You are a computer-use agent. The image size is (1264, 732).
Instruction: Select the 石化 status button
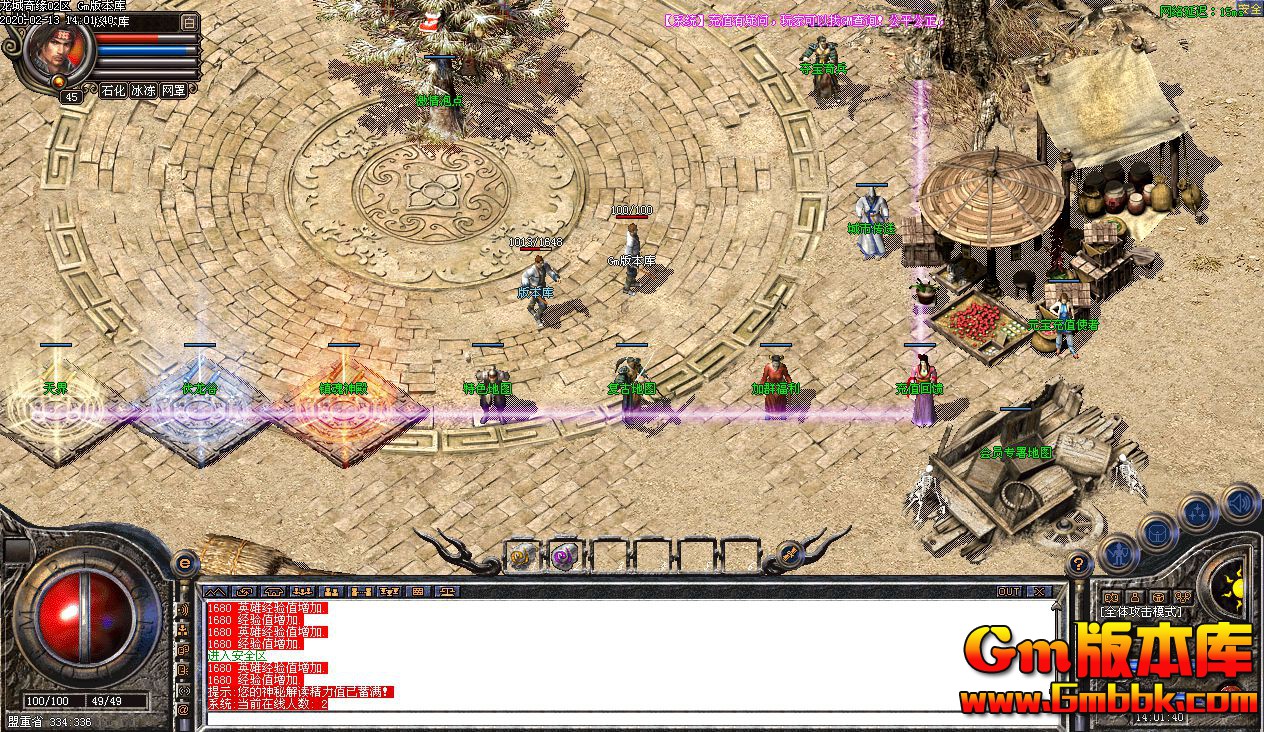113,90
